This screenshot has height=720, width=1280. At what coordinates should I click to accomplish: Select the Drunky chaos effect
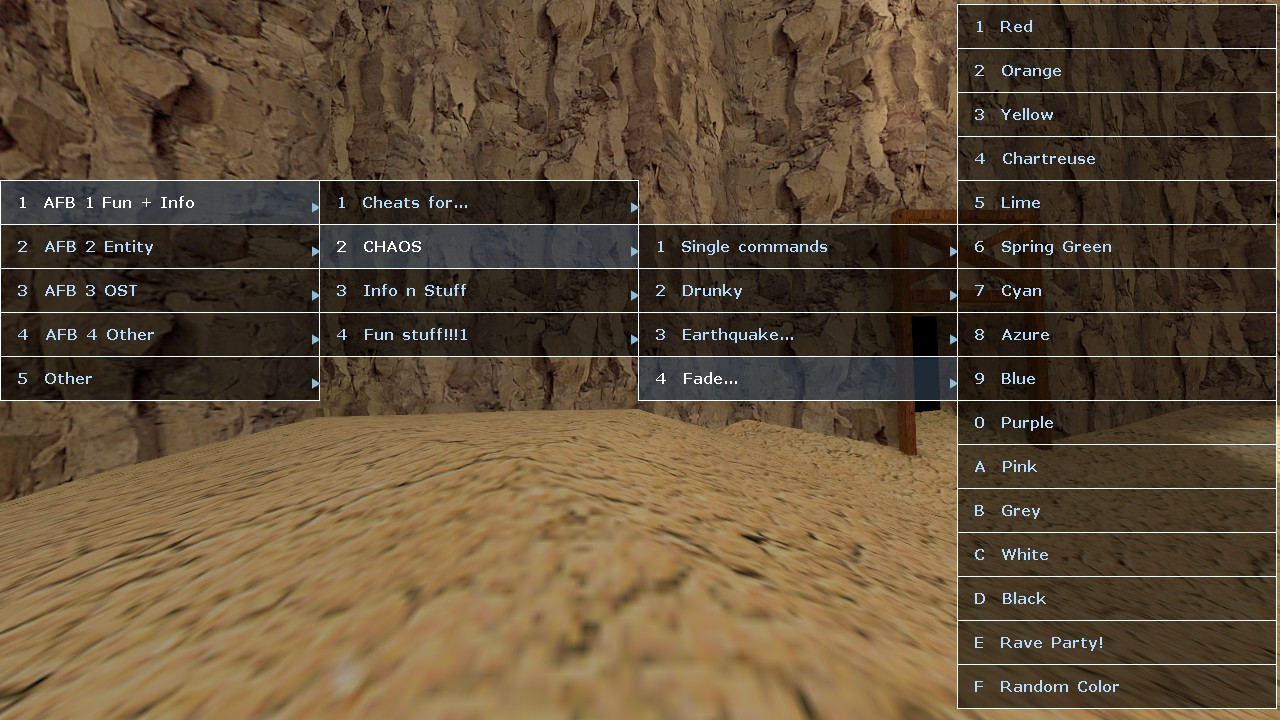tap(797, 290)
